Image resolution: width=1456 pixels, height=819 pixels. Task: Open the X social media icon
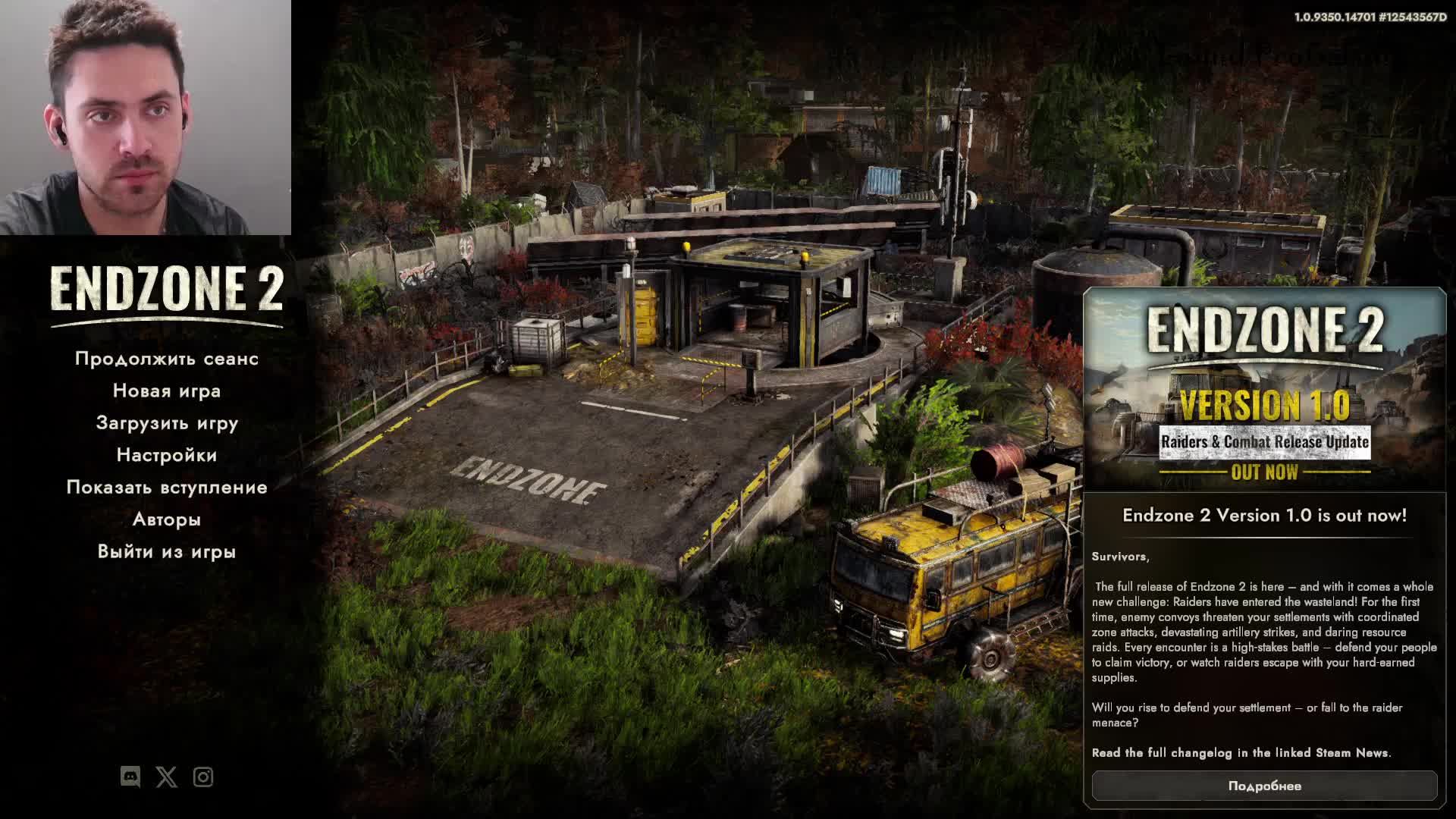[167, 777]
